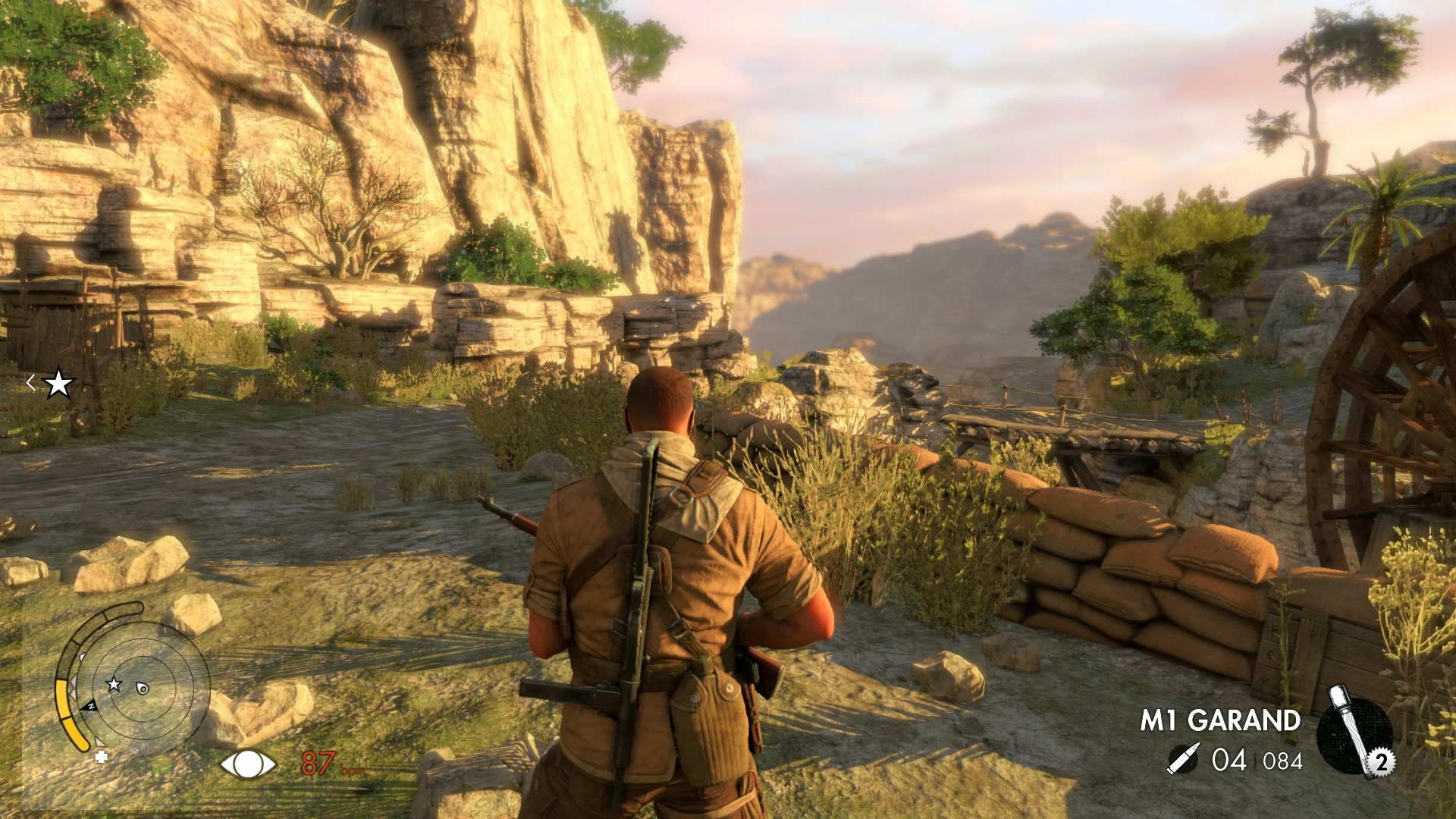Click the bullet ammo type icon
Viewport: 1456px width, 819px height.
click(x=1181, y=760)
